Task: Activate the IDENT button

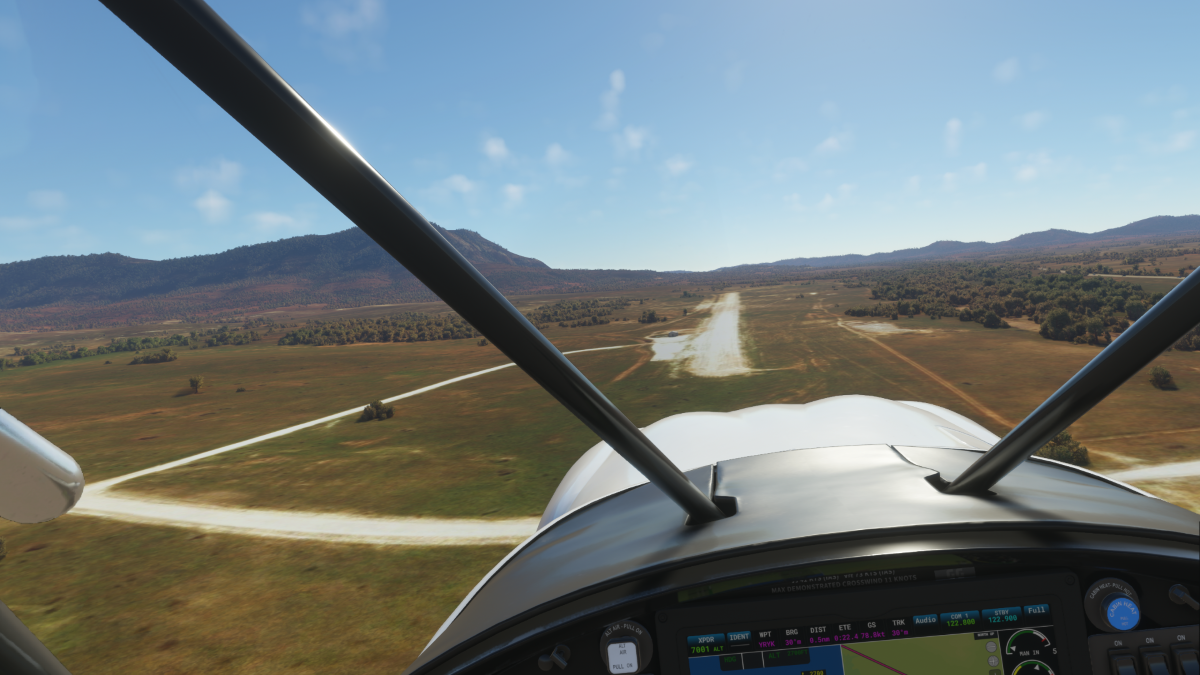Action: point(739,637)
